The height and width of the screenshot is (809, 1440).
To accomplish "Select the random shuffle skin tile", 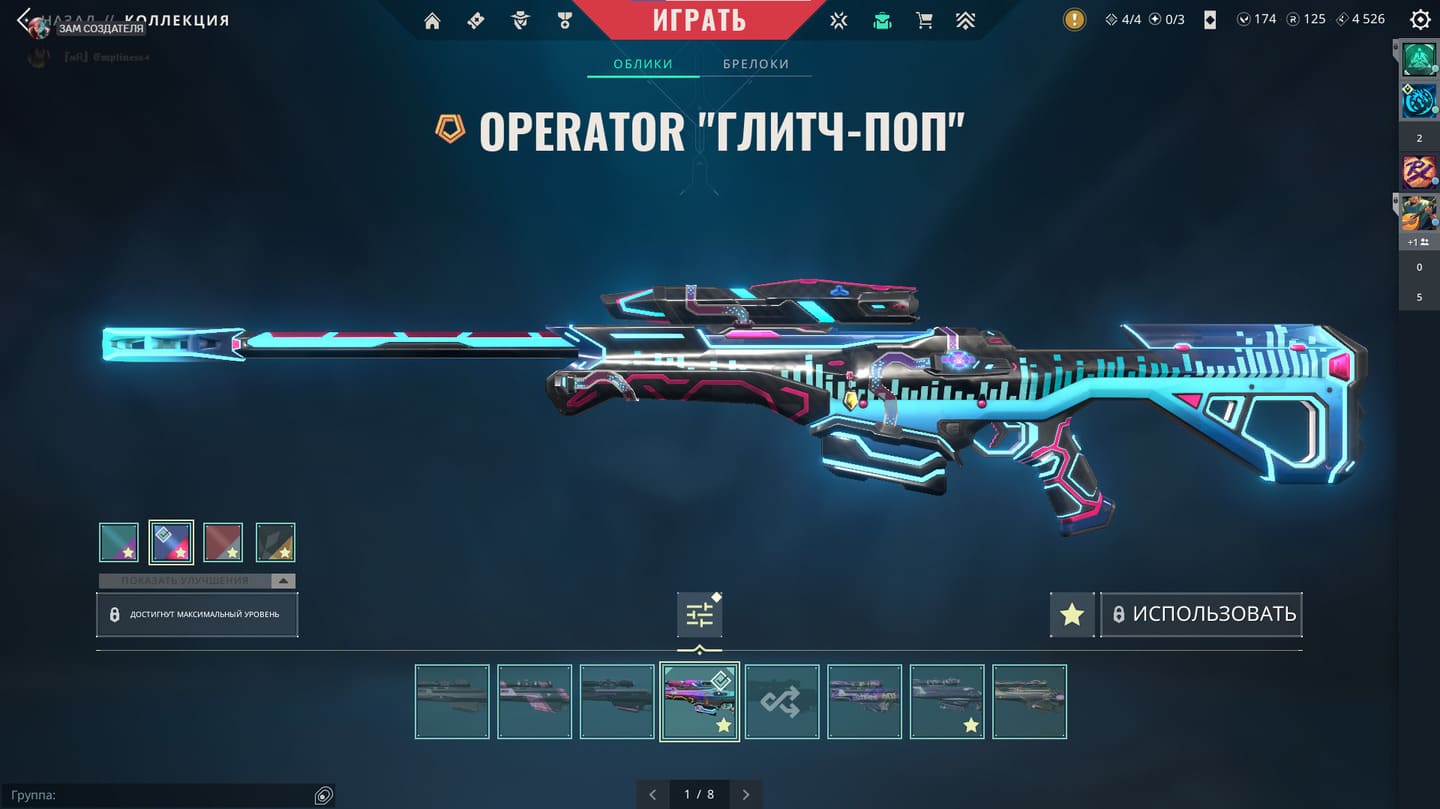I will (x=782, y=701).
